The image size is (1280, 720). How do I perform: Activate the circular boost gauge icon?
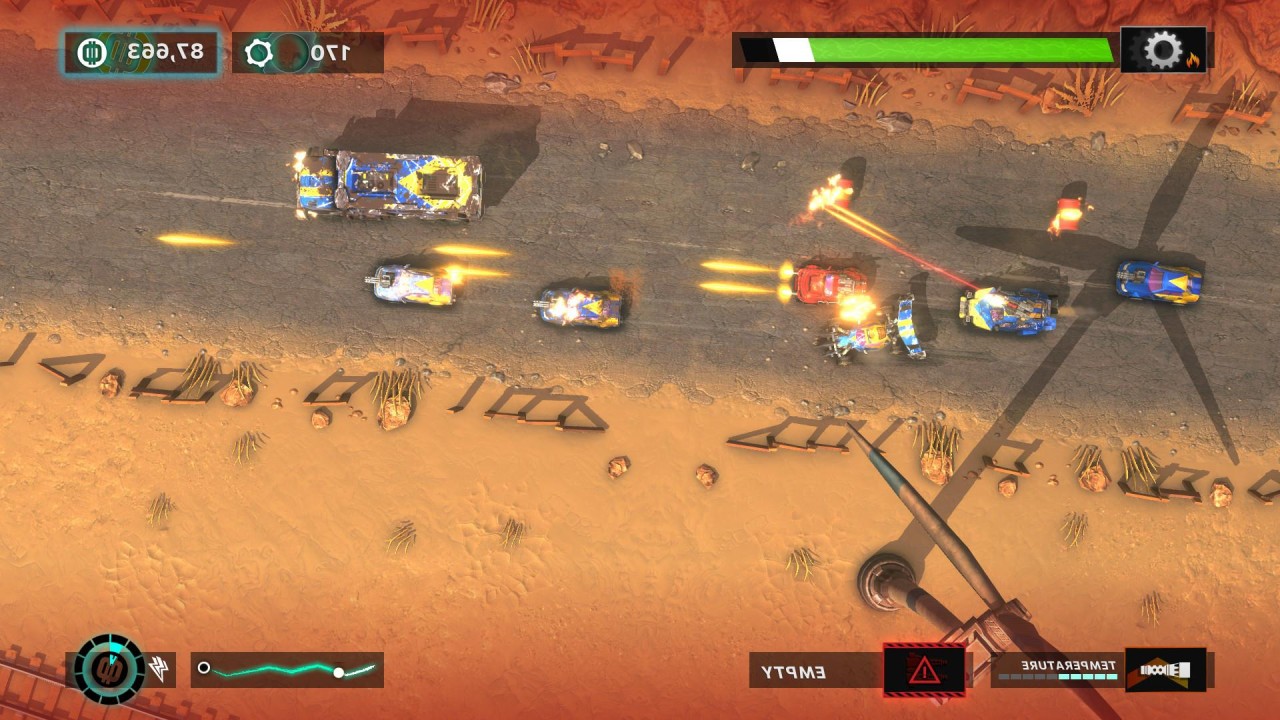(x=110, y=669)
